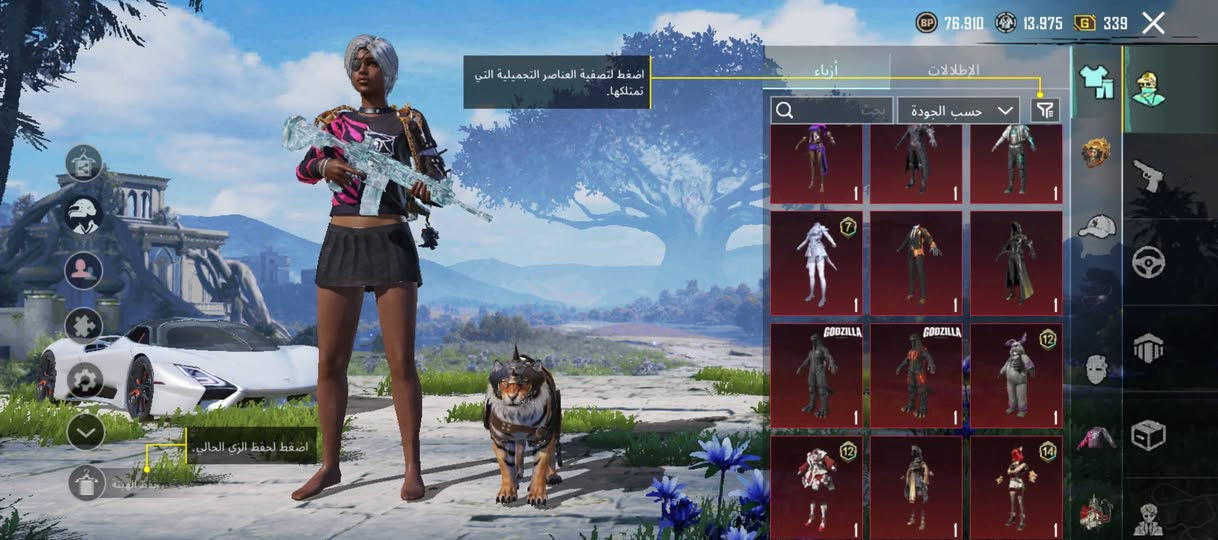The height and width of the screenshot is (540, 1218).
Task: Click the puzzle piece icon
Action: click(84, 325)
